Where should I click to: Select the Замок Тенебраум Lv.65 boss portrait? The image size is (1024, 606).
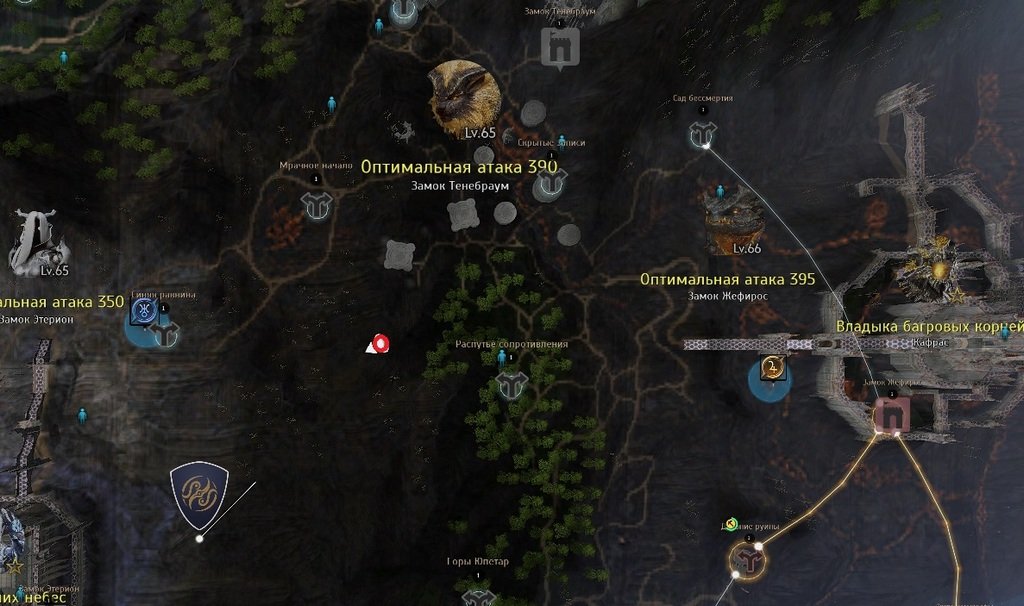click(464, 94)
